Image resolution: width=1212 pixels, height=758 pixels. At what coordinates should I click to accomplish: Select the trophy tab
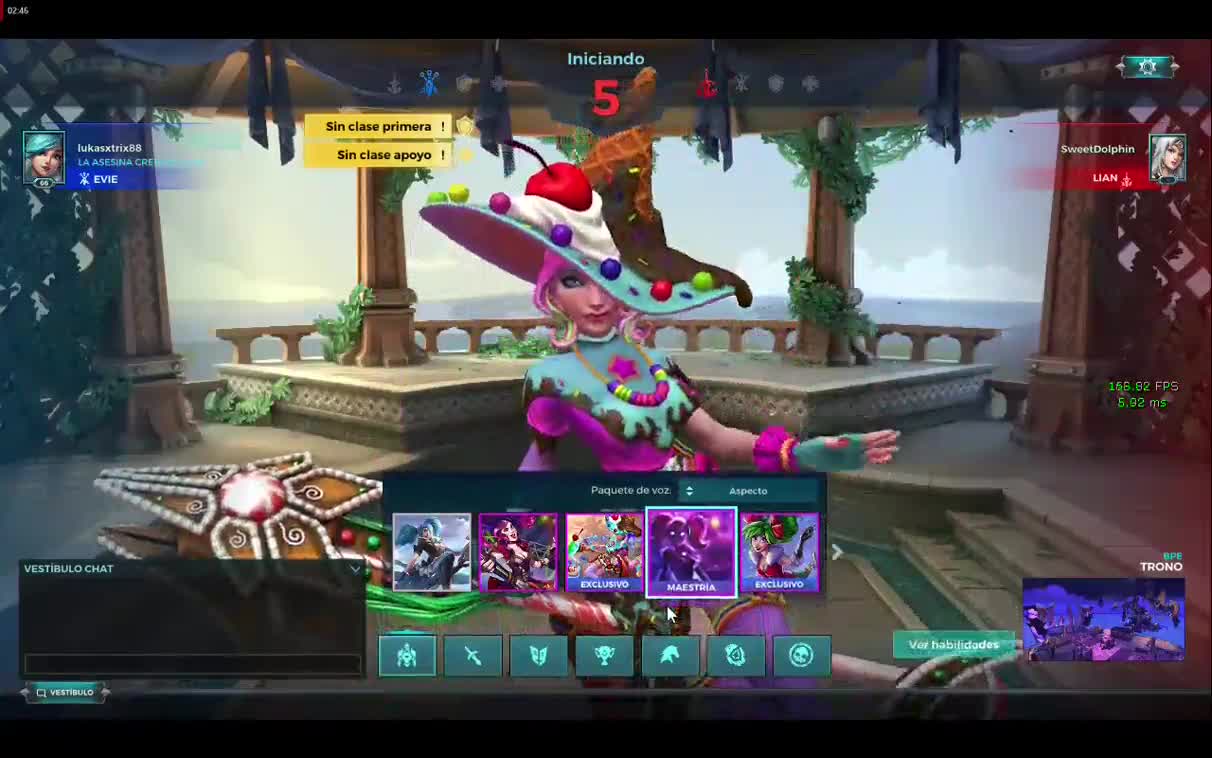(x=604, y=655)
